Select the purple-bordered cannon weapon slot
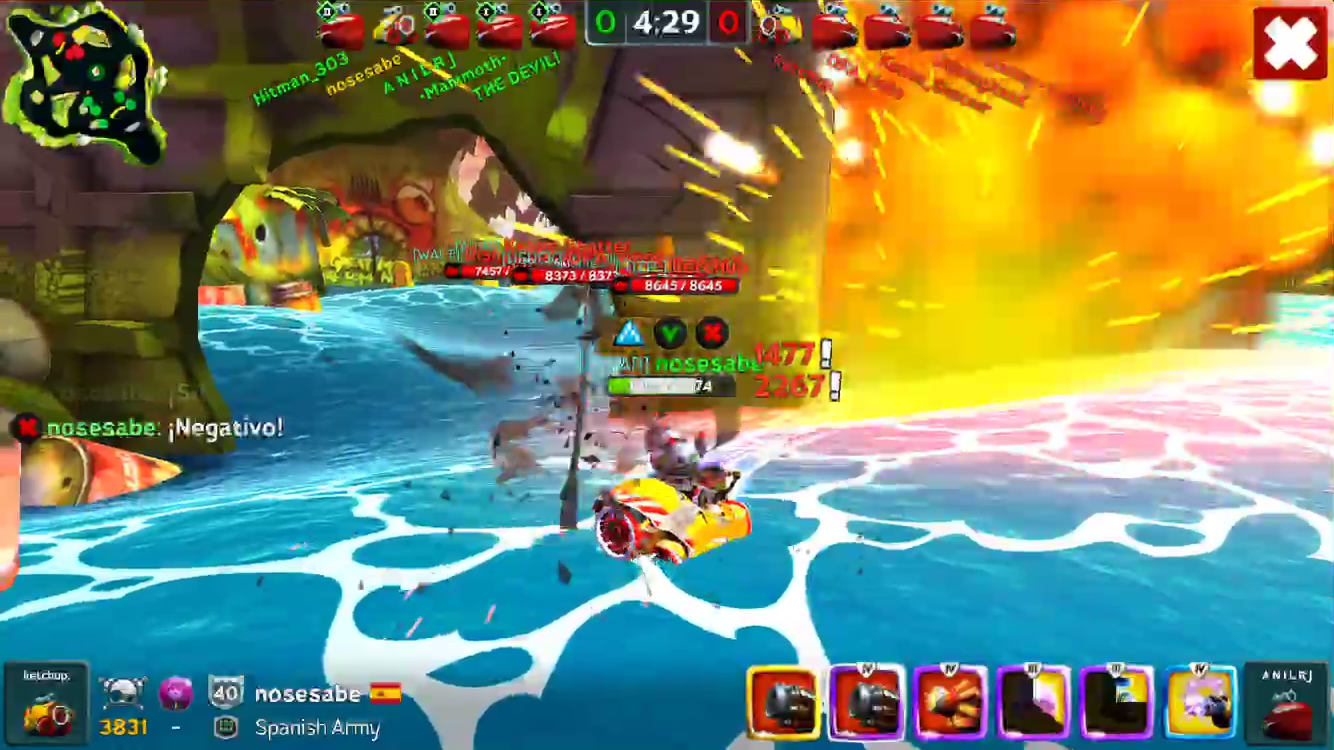The width and height of the screenshot is (1334, 750). coord(866,703)
